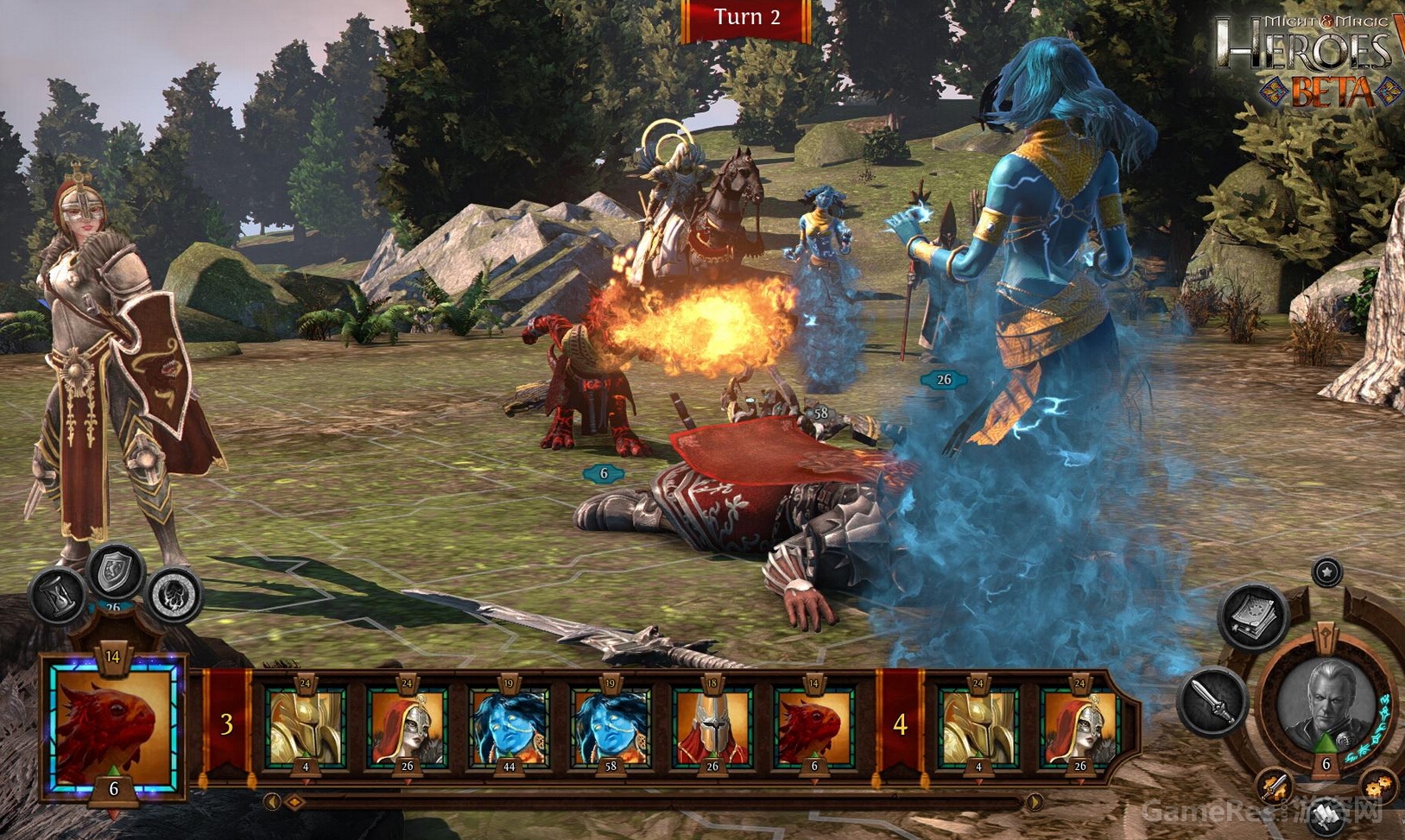This screenshot has width=1405, height=840.
Task: Use the creature ability icon beside the shield
Action: (x=174, y=596)
